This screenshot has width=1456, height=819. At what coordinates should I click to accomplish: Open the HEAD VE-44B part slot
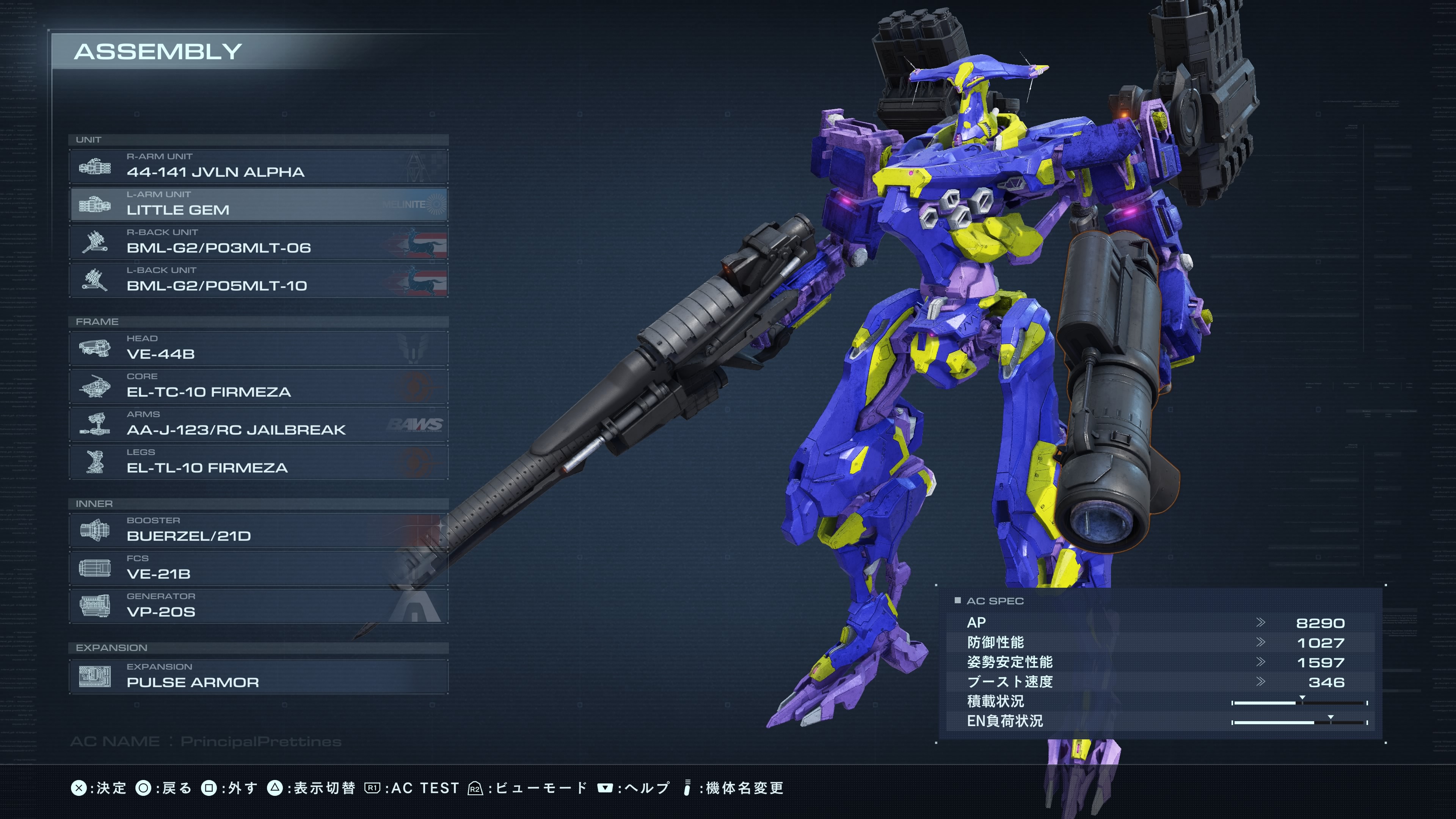click(258, 348)
